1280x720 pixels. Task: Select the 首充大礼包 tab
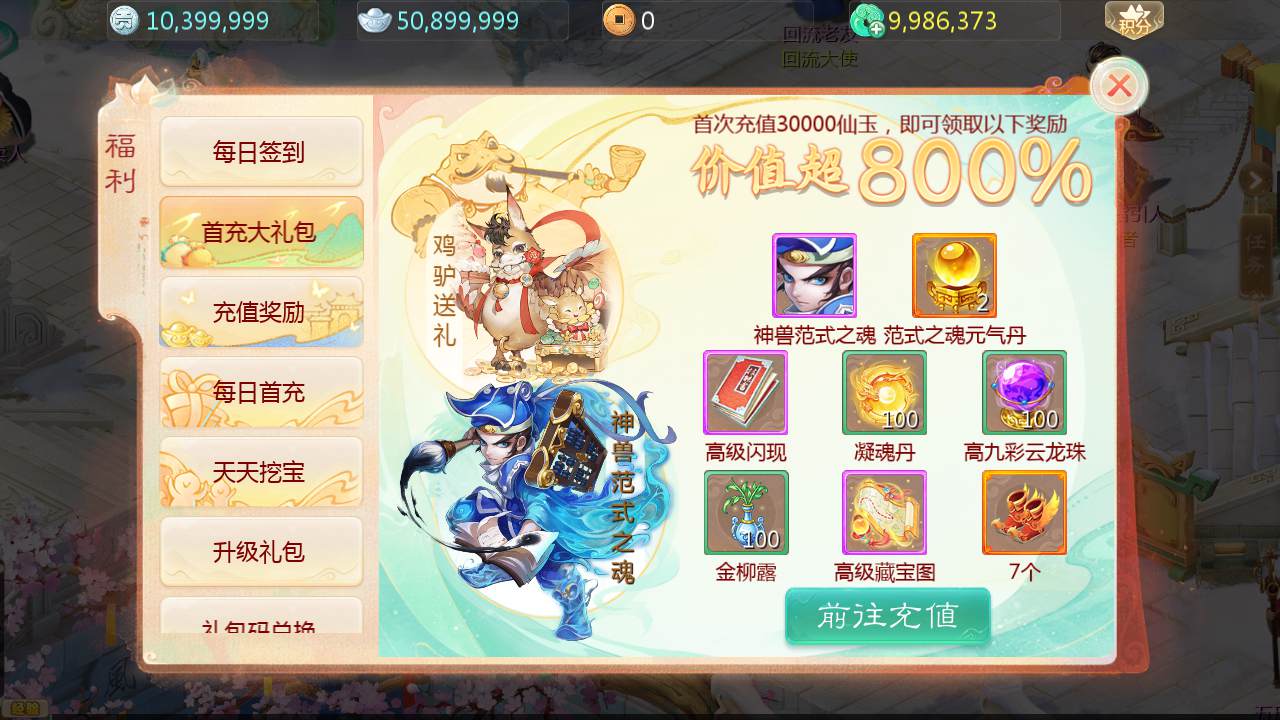pyautogui.click(x=260, y=232)
